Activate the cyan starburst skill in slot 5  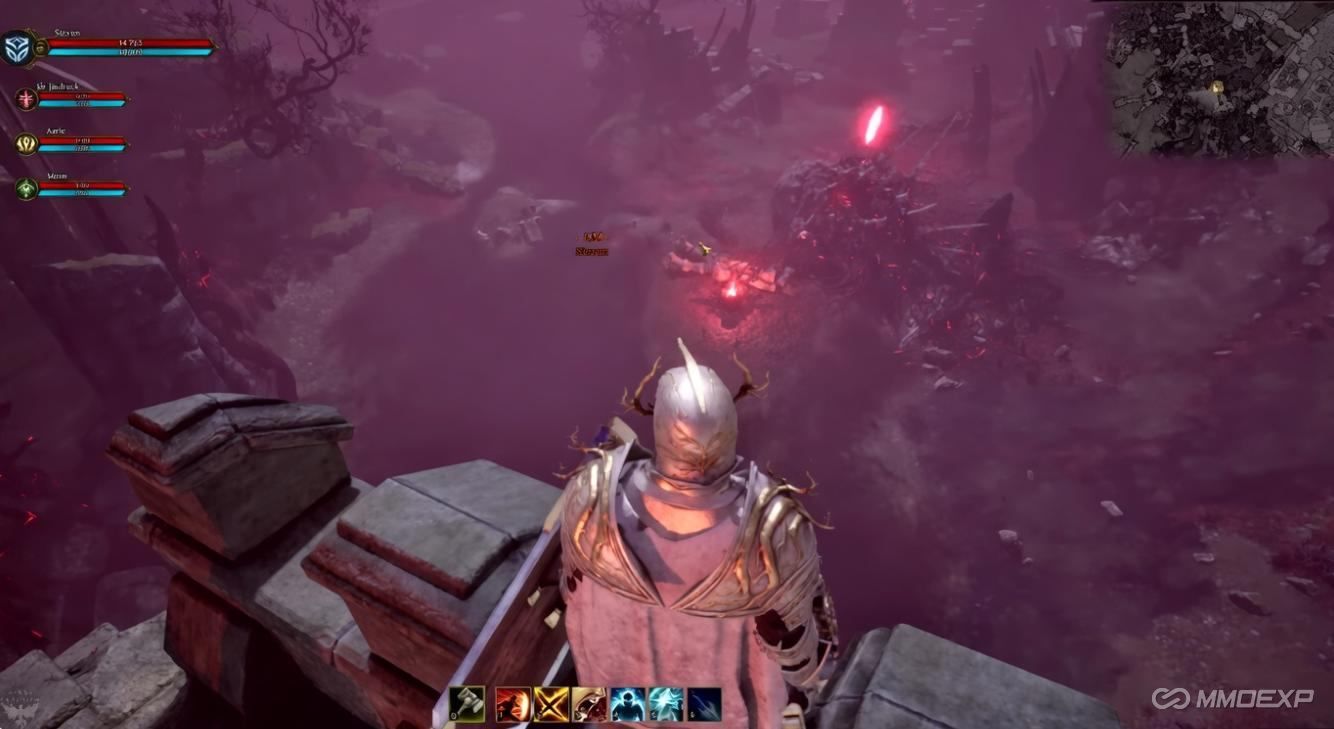pyautogui.click(x=668, y=707)
